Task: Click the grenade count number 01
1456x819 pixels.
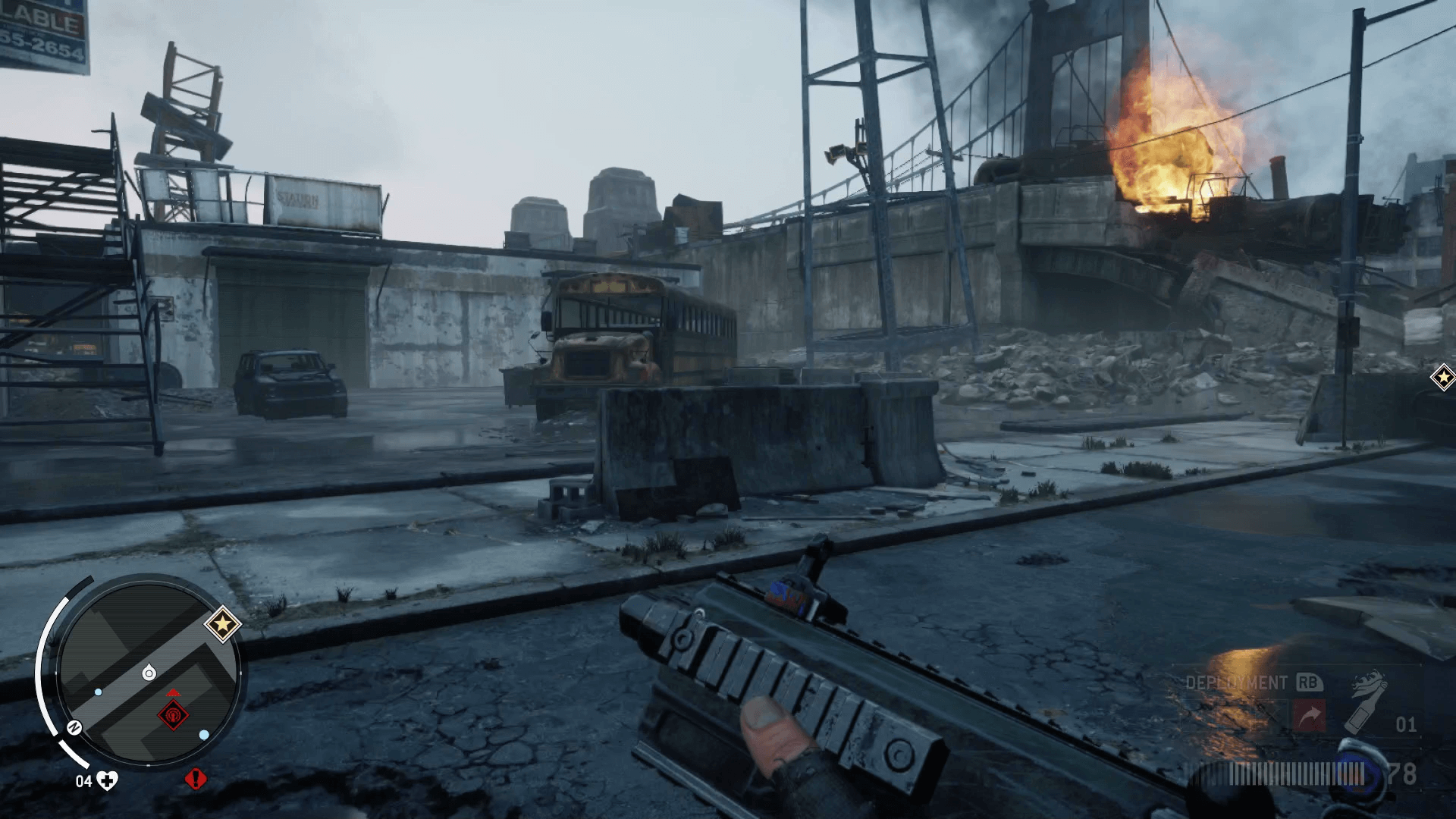Action: click(x=1407, y=724)
